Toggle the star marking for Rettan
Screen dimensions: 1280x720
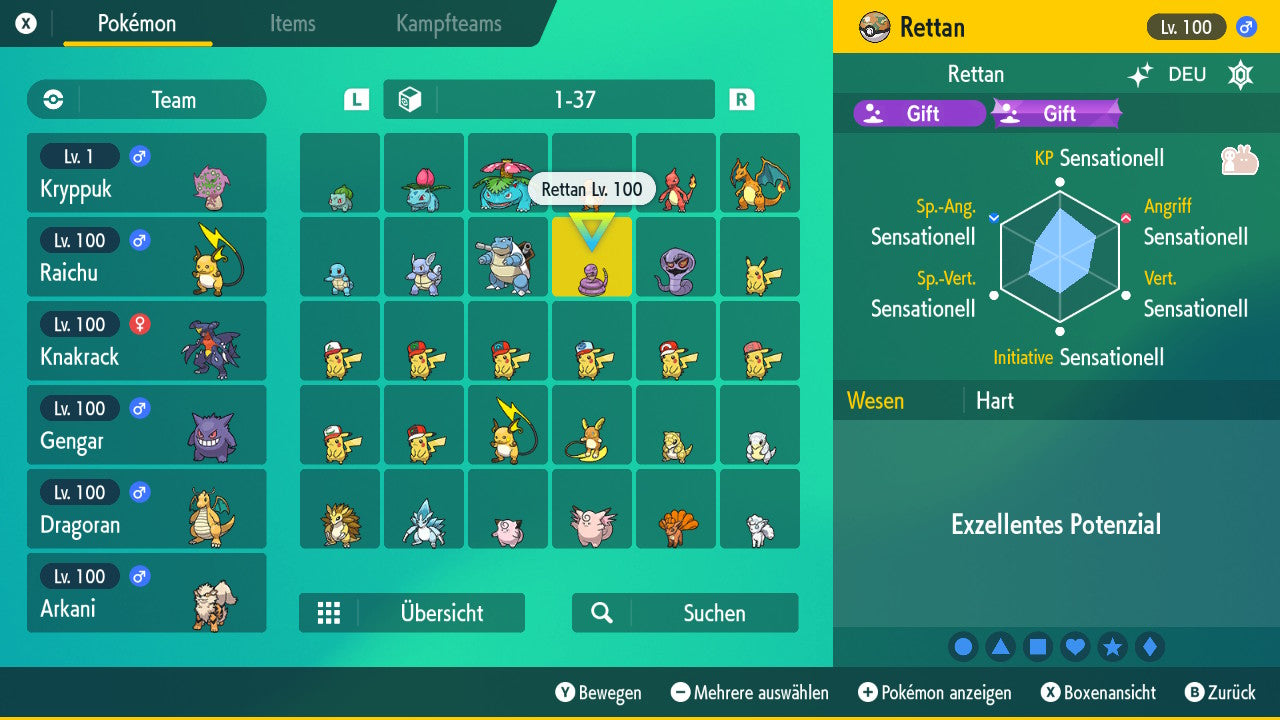click(x=1112, y=646)
